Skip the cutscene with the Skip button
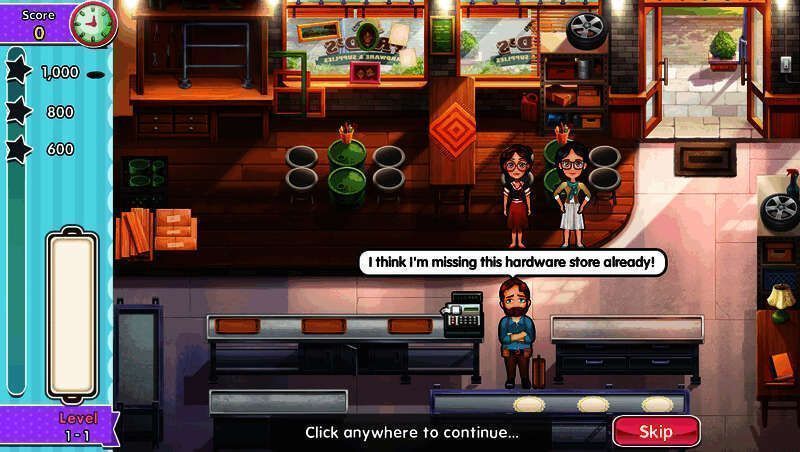Viewport: 800px width, 452px height. pos(656,431)
